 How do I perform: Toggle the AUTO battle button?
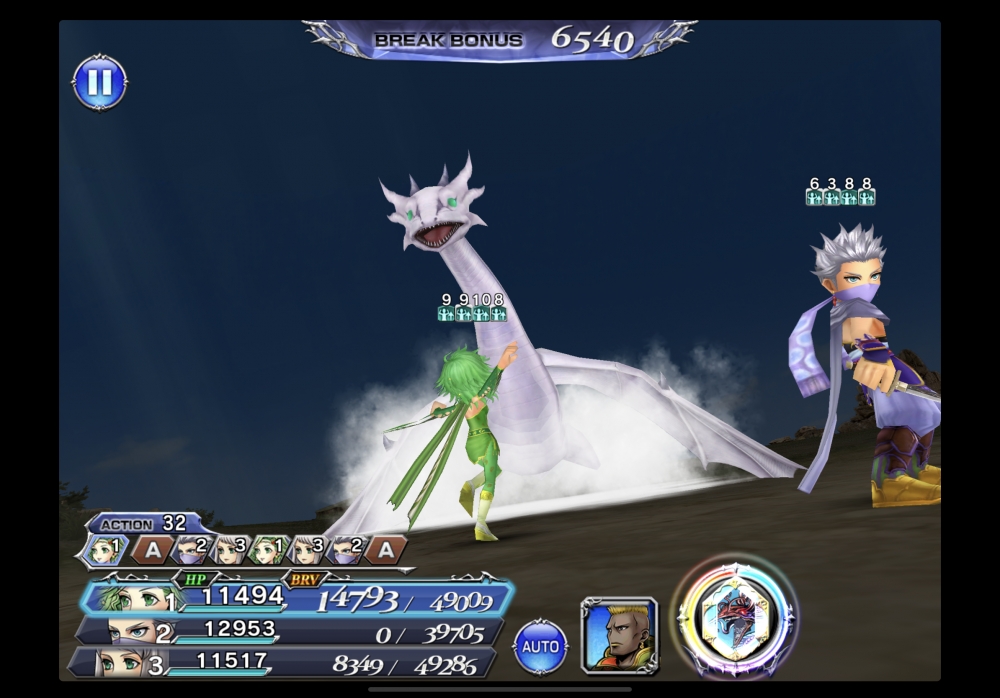[540, 646]
